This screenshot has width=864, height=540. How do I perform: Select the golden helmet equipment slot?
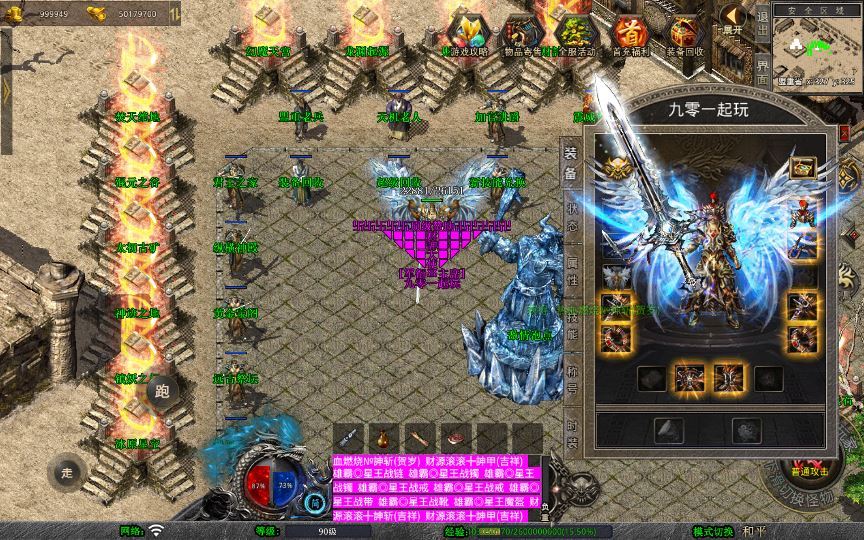pos(614,168)
